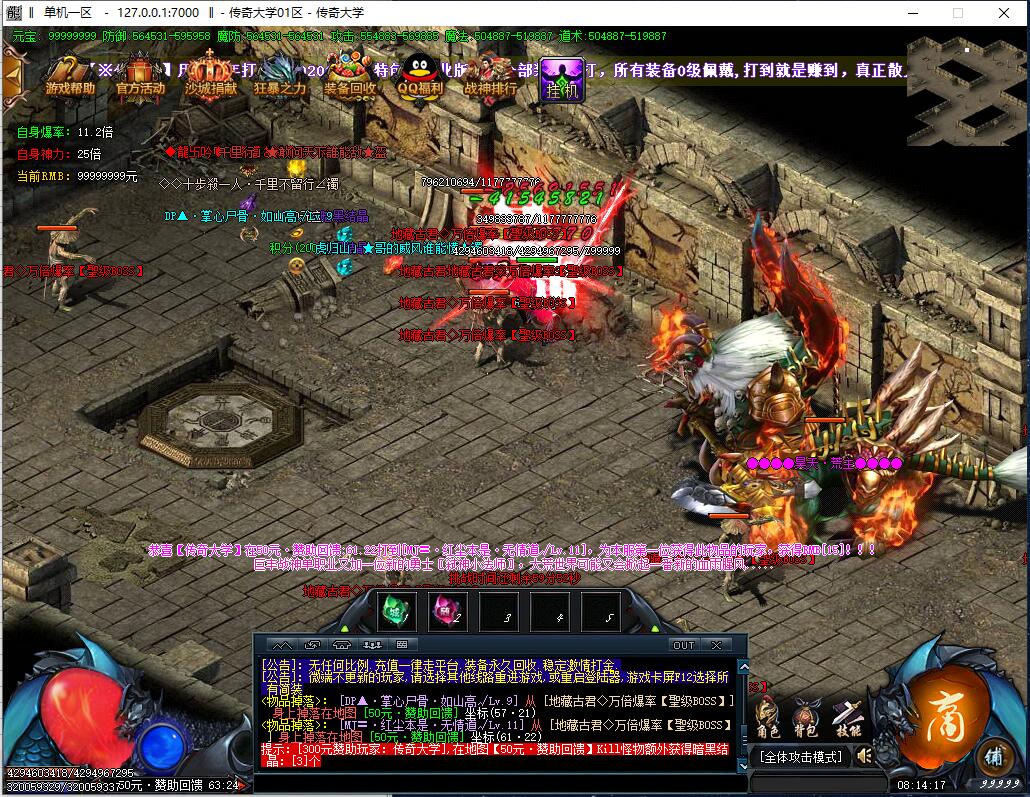Toggle the speaker sound icon
Image resolution: width=1030 pixels, height=797 pixels.
[864, 756]
